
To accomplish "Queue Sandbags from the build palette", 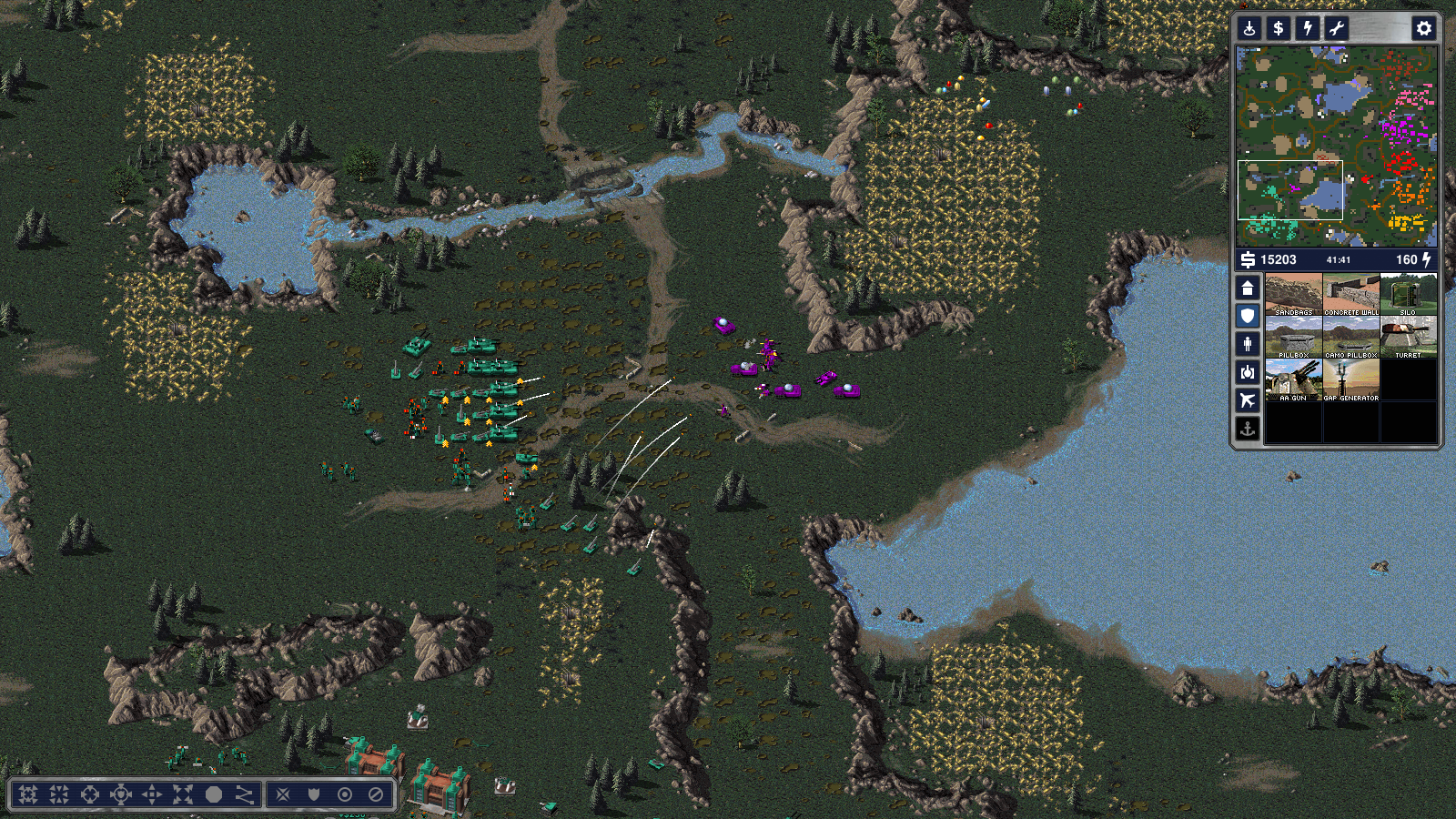I will 1293,295.
